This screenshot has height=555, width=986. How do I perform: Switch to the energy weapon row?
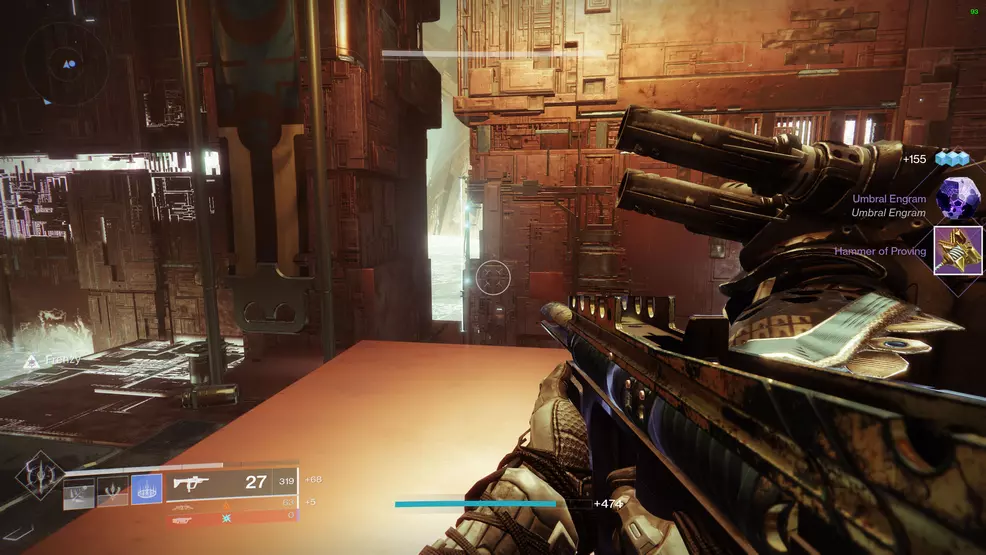(232, 504)
